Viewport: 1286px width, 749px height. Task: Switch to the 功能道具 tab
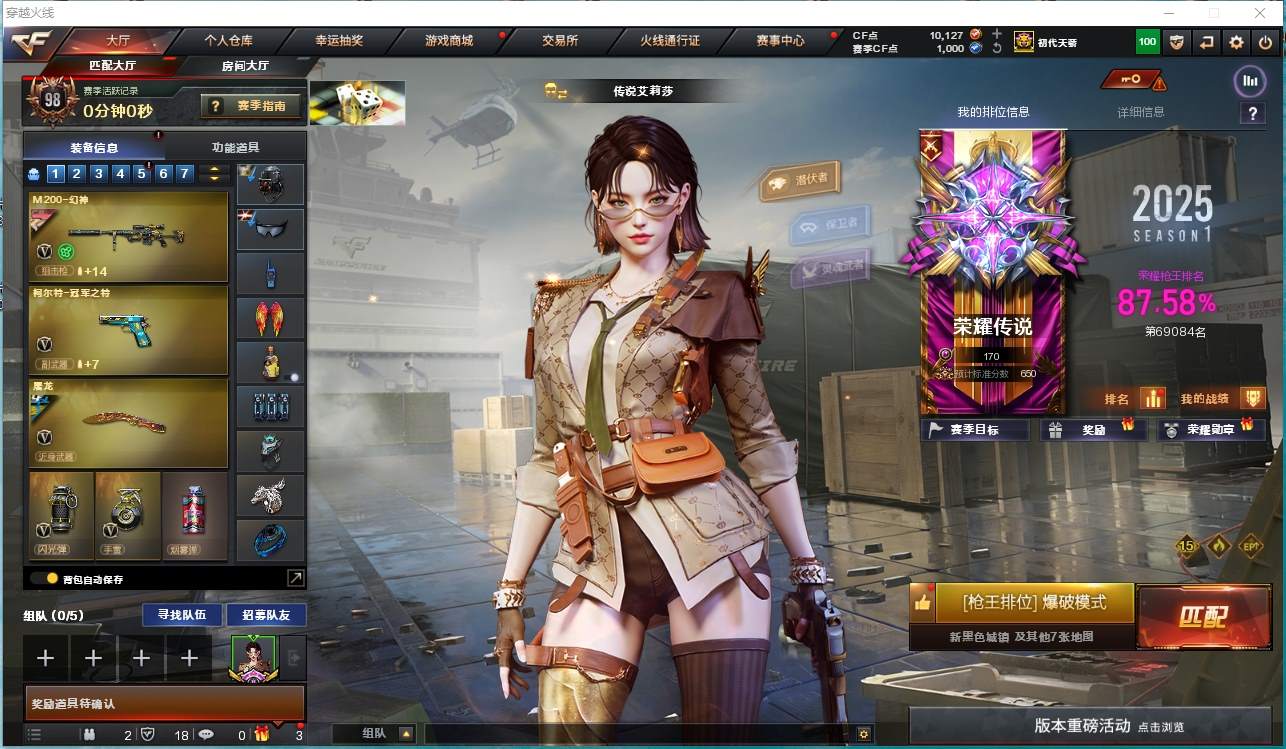click(x=235, y=147)
